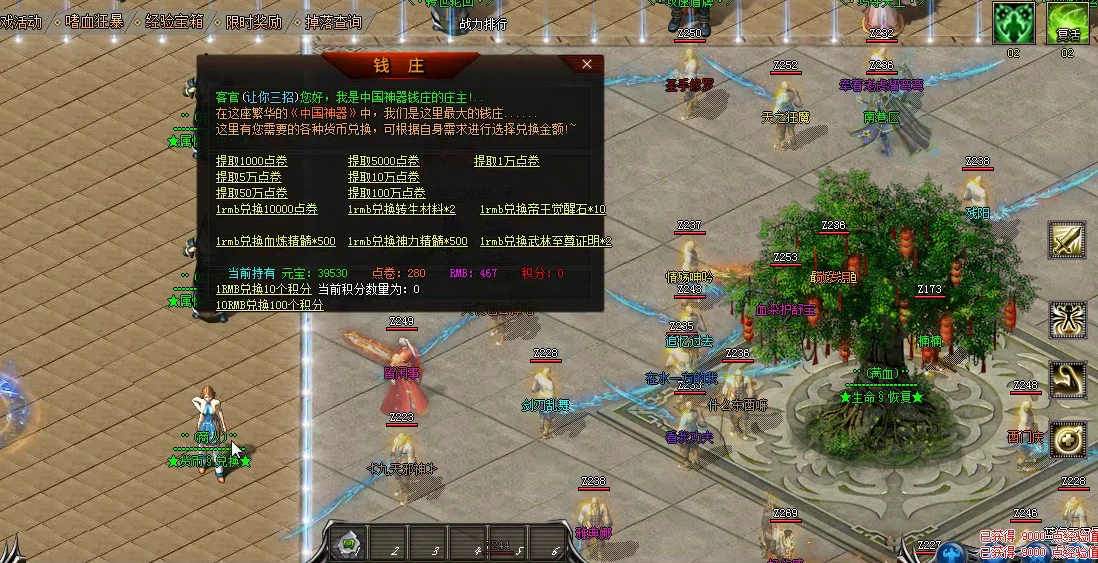Viewport: 1098px width, 563px height.
Task: Choose 1rmb兑换转生材料*2
Action: [402, 210]
